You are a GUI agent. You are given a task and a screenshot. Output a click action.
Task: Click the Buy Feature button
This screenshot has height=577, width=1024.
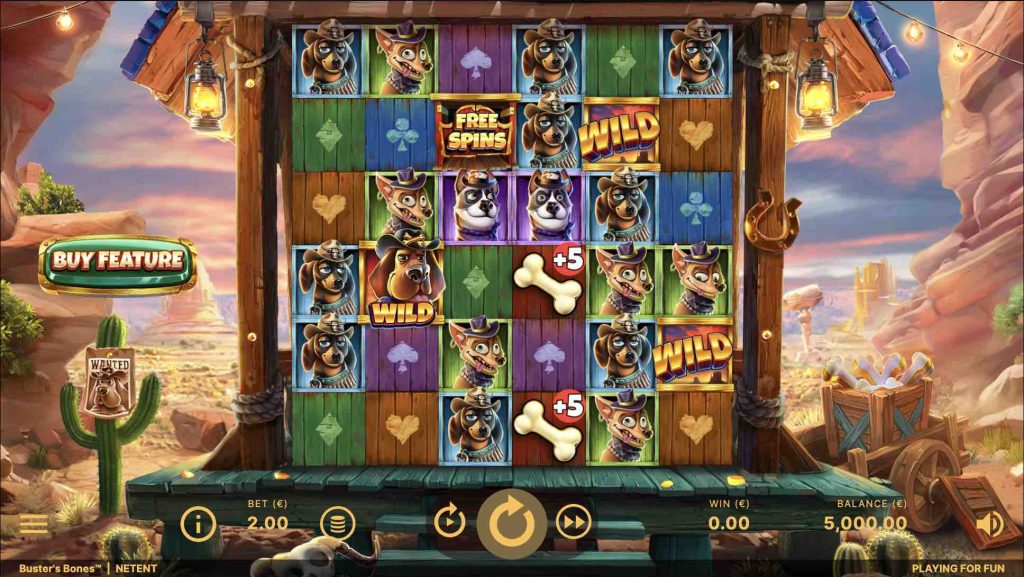(x=117, y=263)
